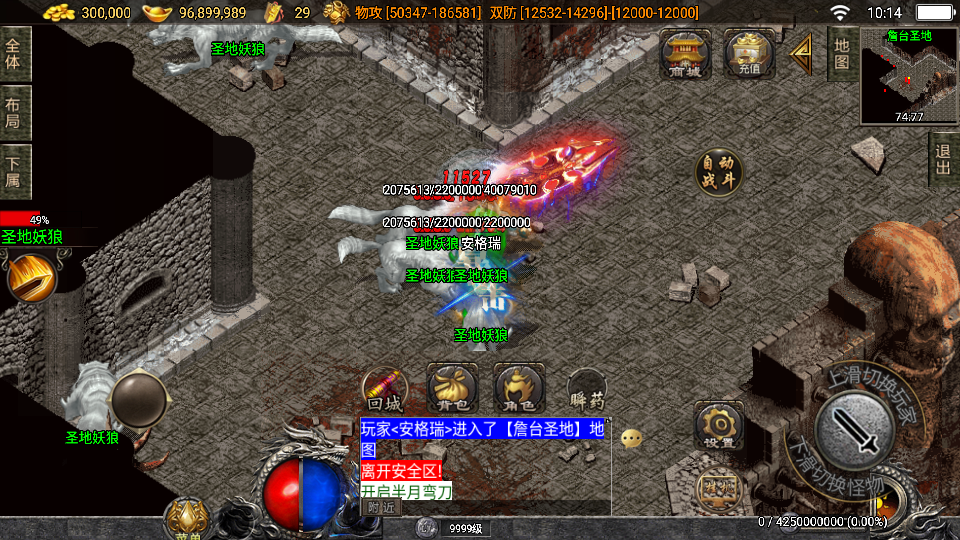This screenshot has height=540, width=960.
Task: Open the 设置 settings gear
Action: coord(718,426)
